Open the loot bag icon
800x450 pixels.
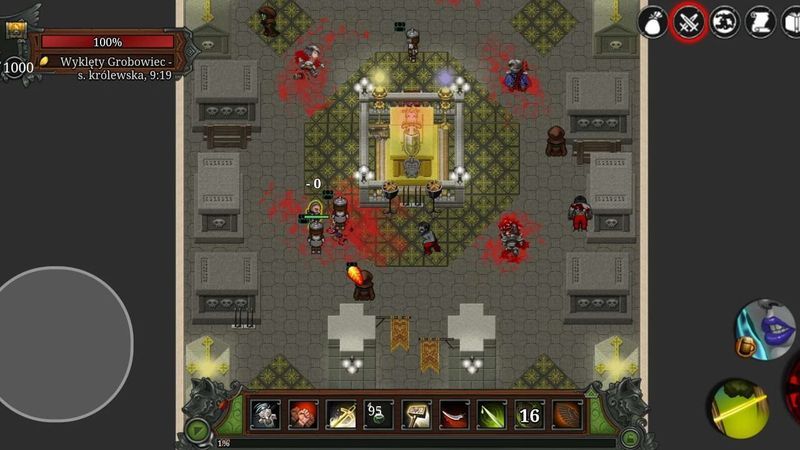click(x=652, y=21)
